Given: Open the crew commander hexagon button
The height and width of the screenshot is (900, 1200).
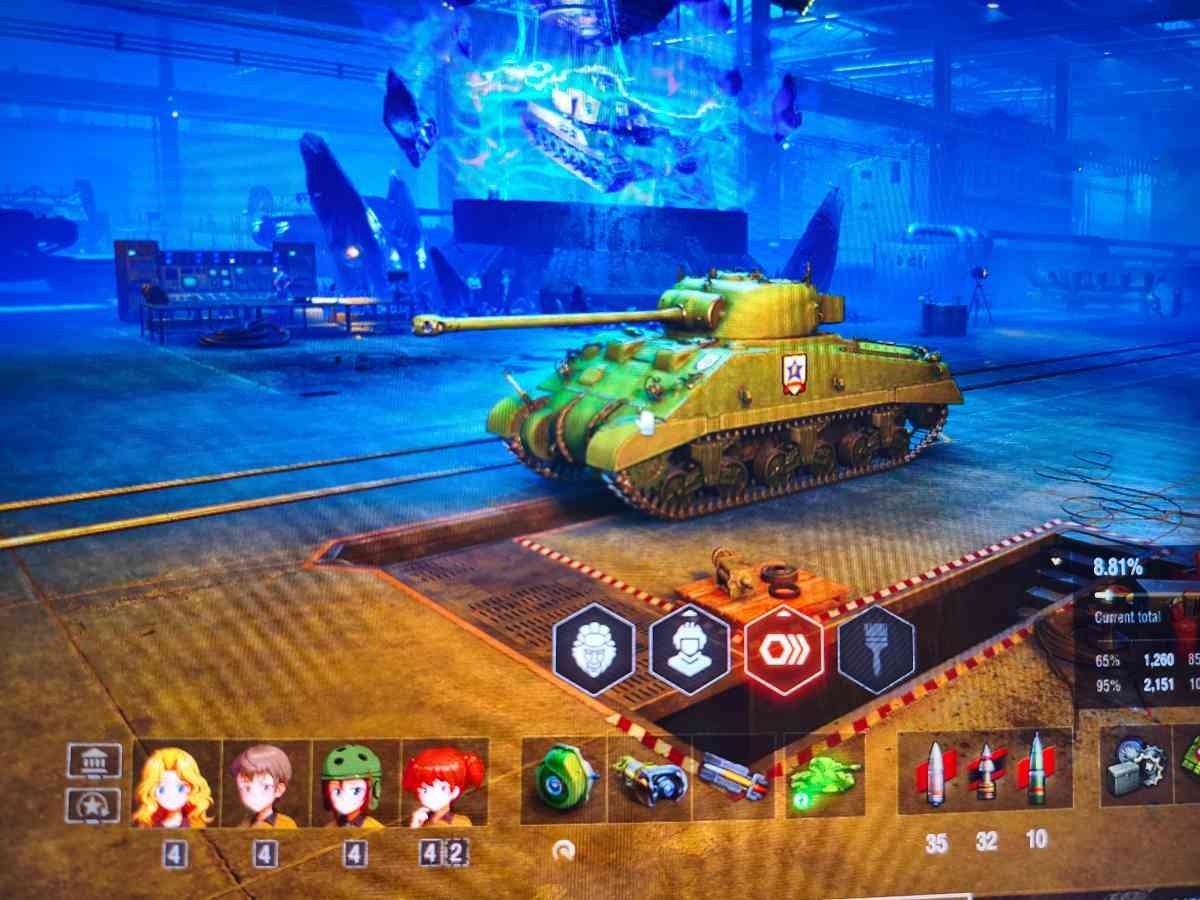Looking at the screenshot, I should click(x=594, y=649).
